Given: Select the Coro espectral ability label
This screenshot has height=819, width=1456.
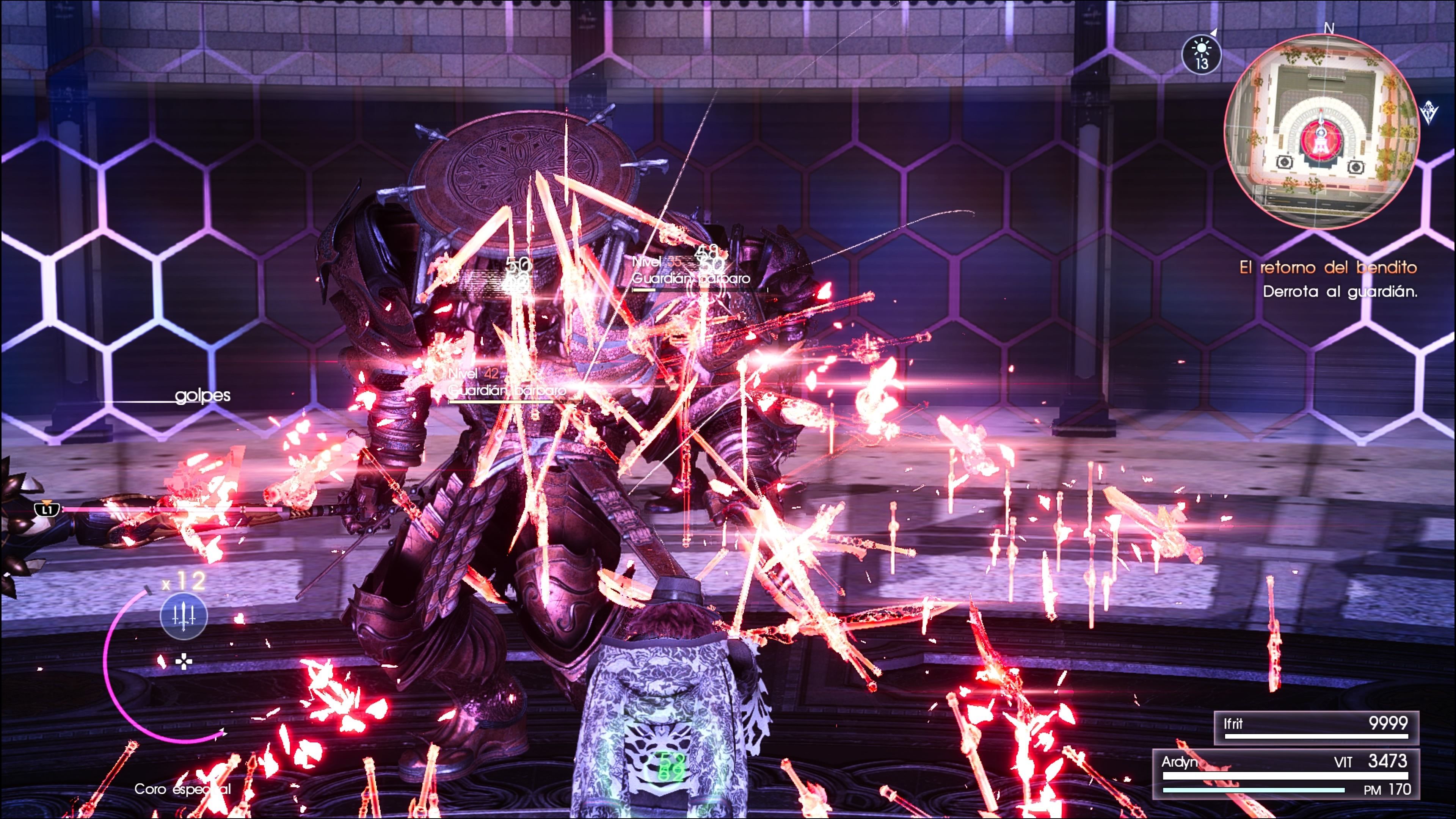Looking at the screenshot, I should (182, 789).
